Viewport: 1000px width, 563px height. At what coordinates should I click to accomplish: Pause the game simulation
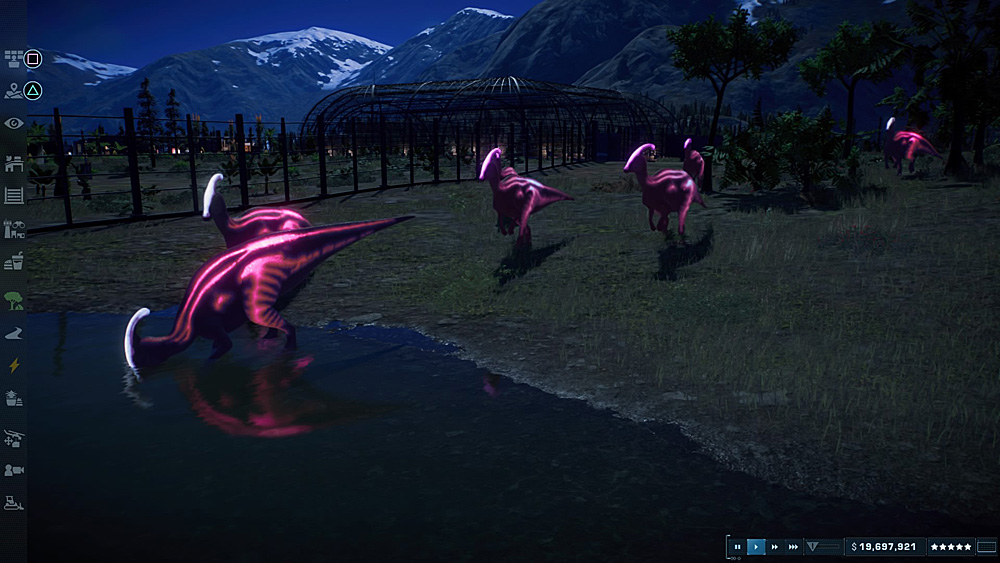(x=738, y=547)
